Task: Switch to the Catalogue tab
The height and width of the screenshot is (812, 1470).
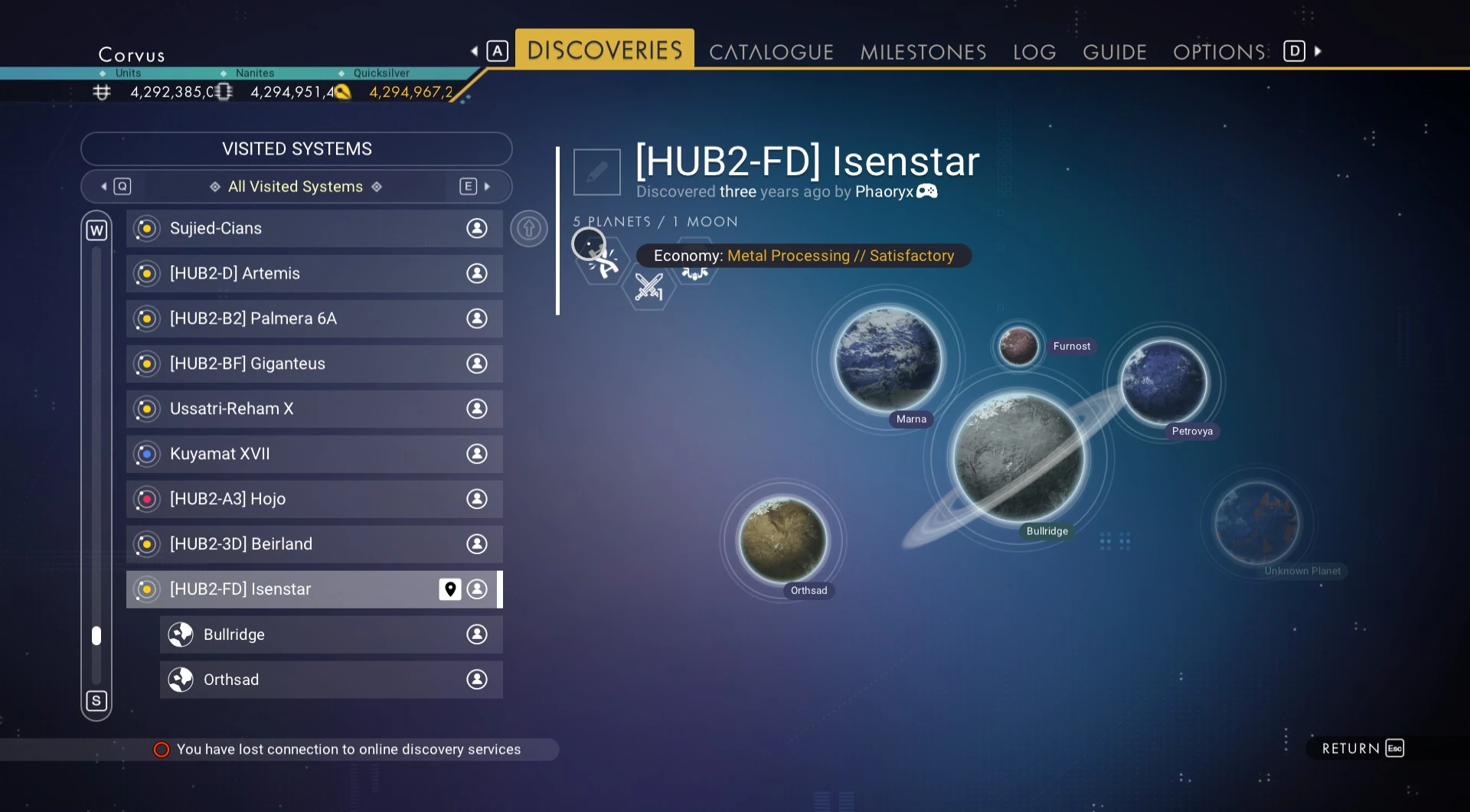Action: pos(770,52)
